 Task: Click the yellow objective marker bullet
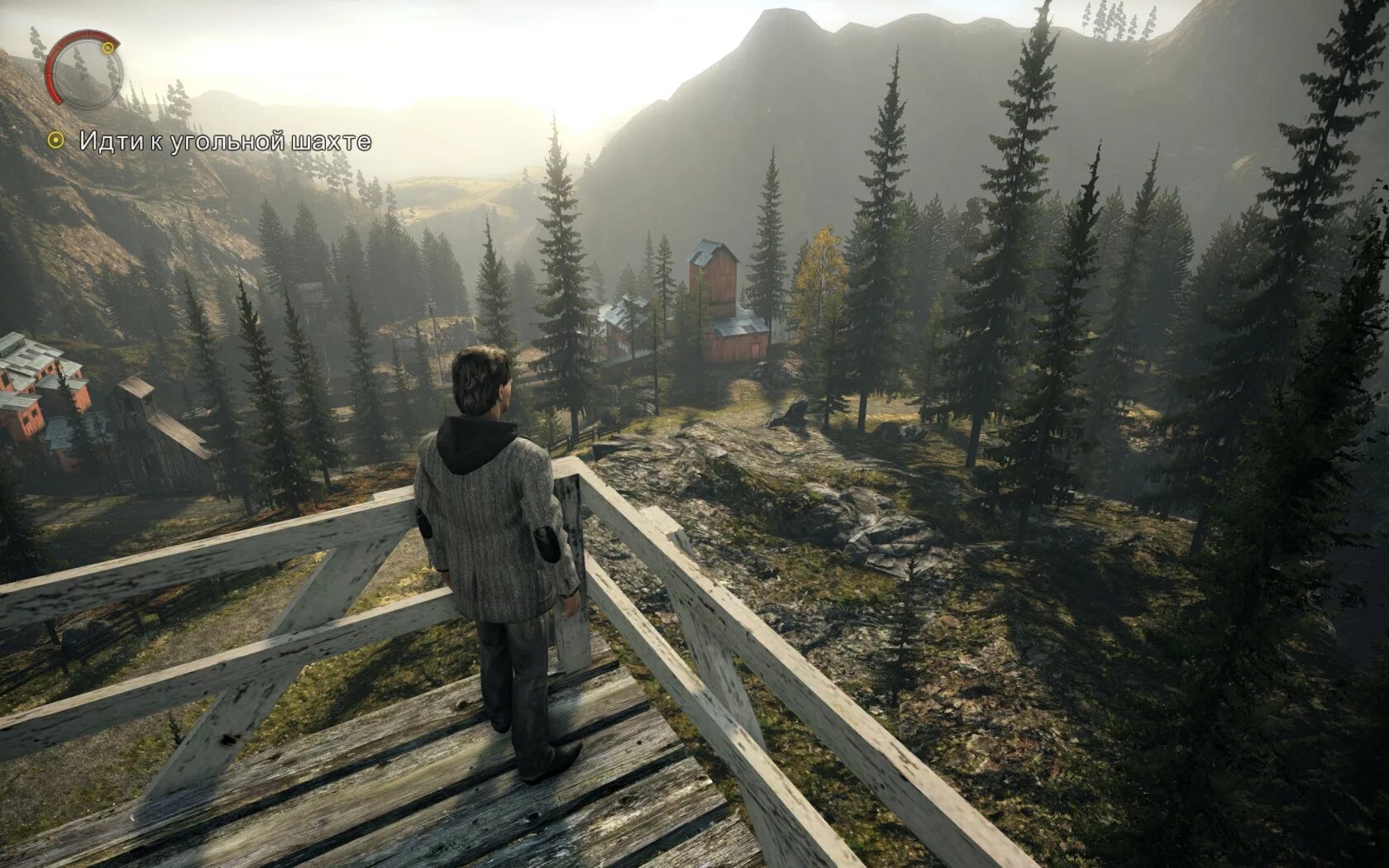pos(55,141)
